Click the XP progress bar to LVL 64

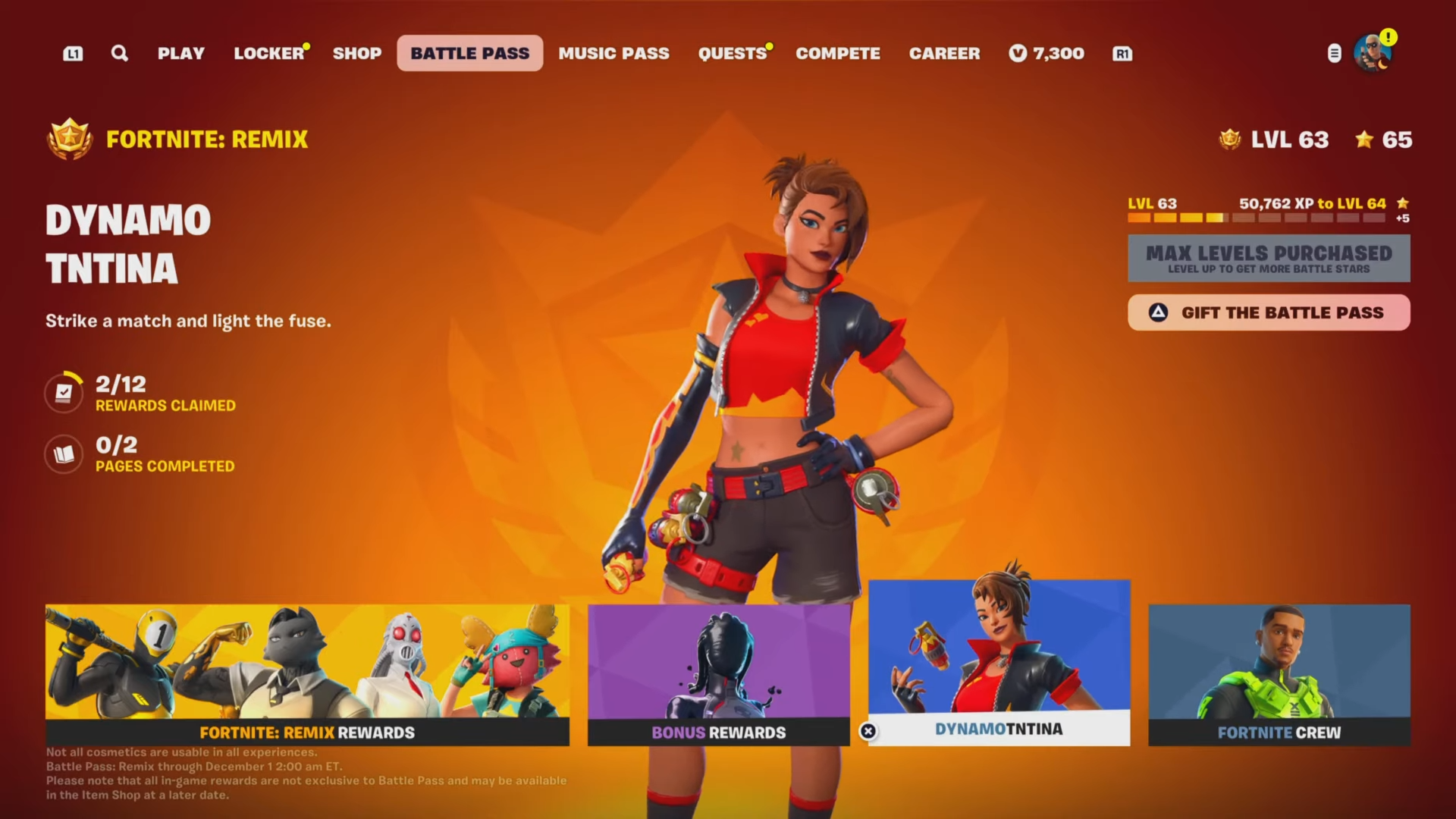tap(1259, 218)
